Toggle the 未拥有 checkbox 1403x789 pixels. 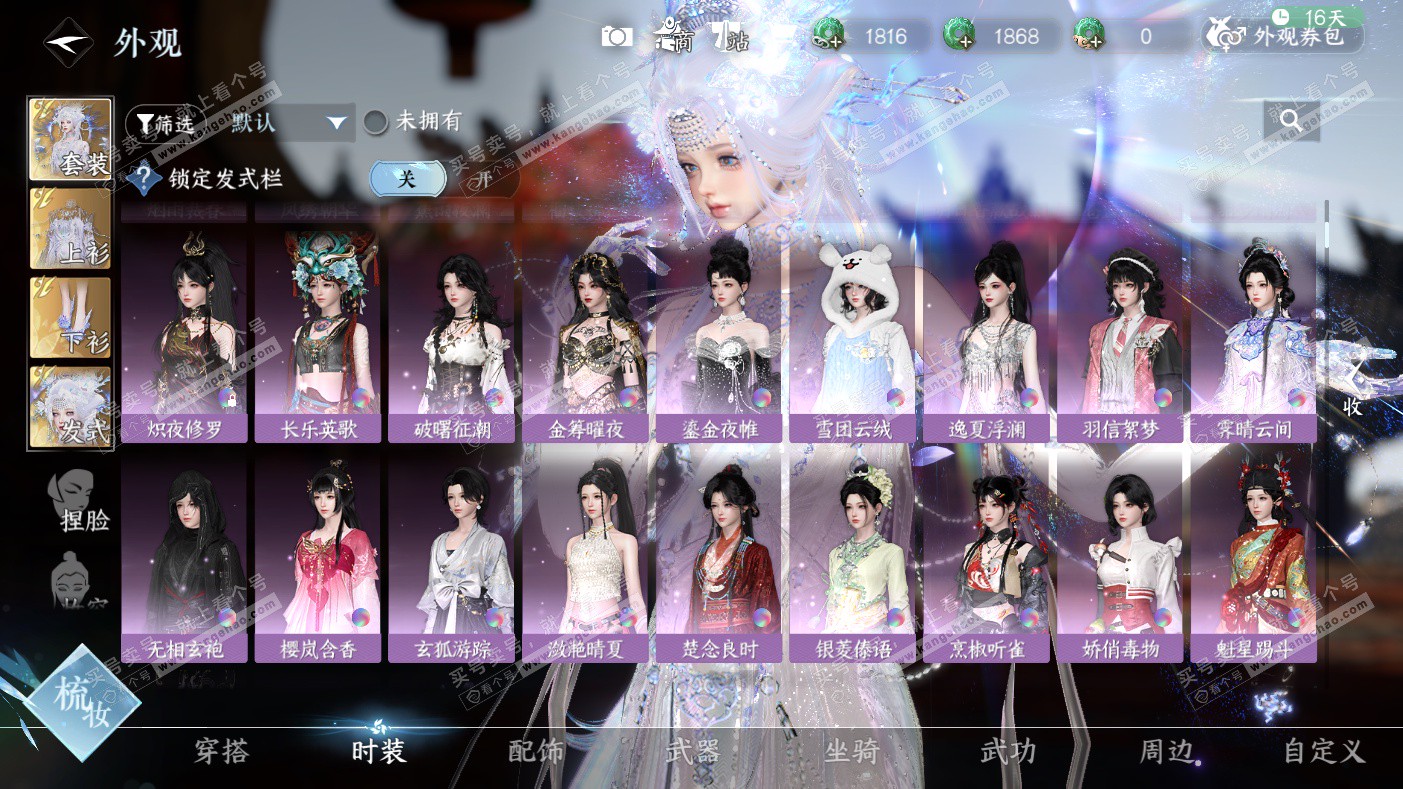[375, 122]
